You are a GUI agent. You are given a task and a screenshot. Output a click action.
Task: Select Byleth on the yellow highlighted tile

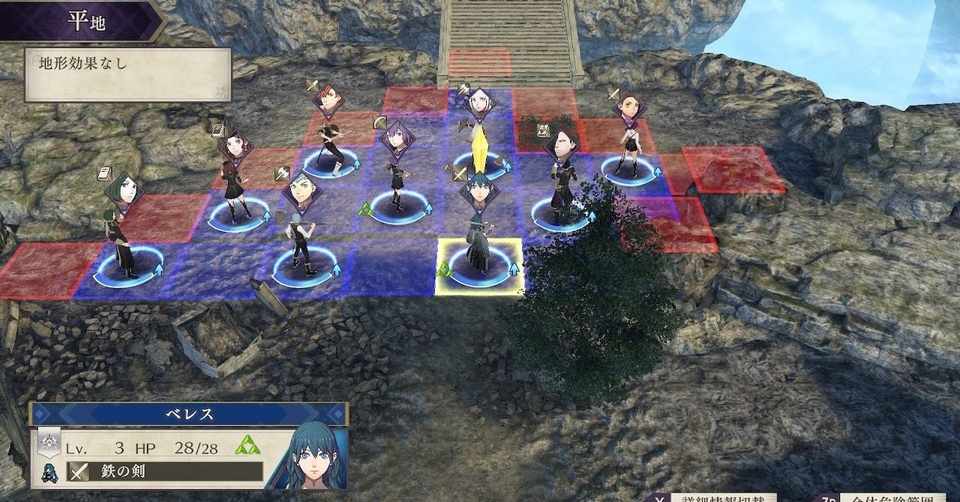(479, 240)
